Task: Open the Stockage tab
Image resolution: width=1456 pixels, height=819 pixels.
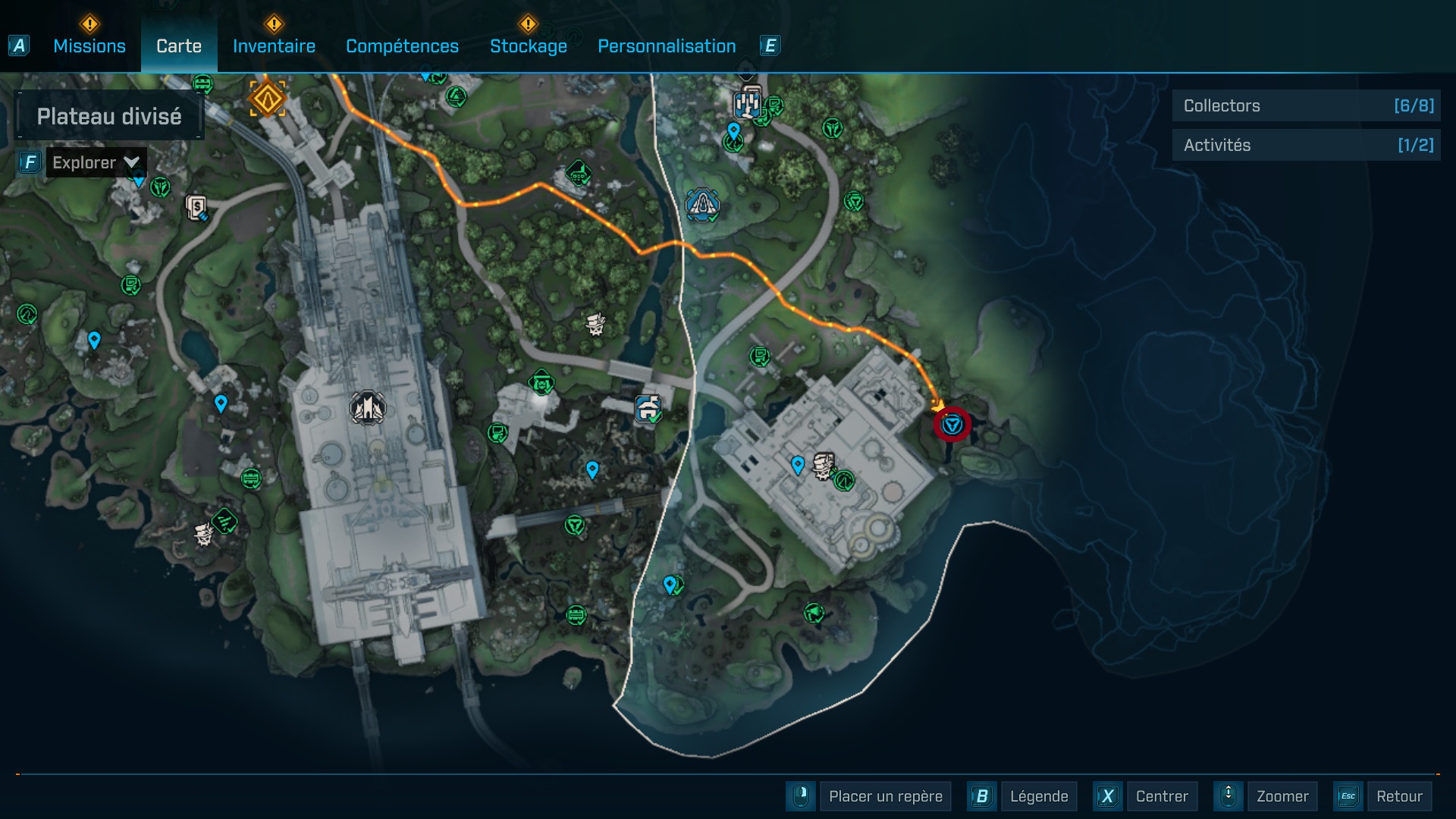Action: pos(529,46)
